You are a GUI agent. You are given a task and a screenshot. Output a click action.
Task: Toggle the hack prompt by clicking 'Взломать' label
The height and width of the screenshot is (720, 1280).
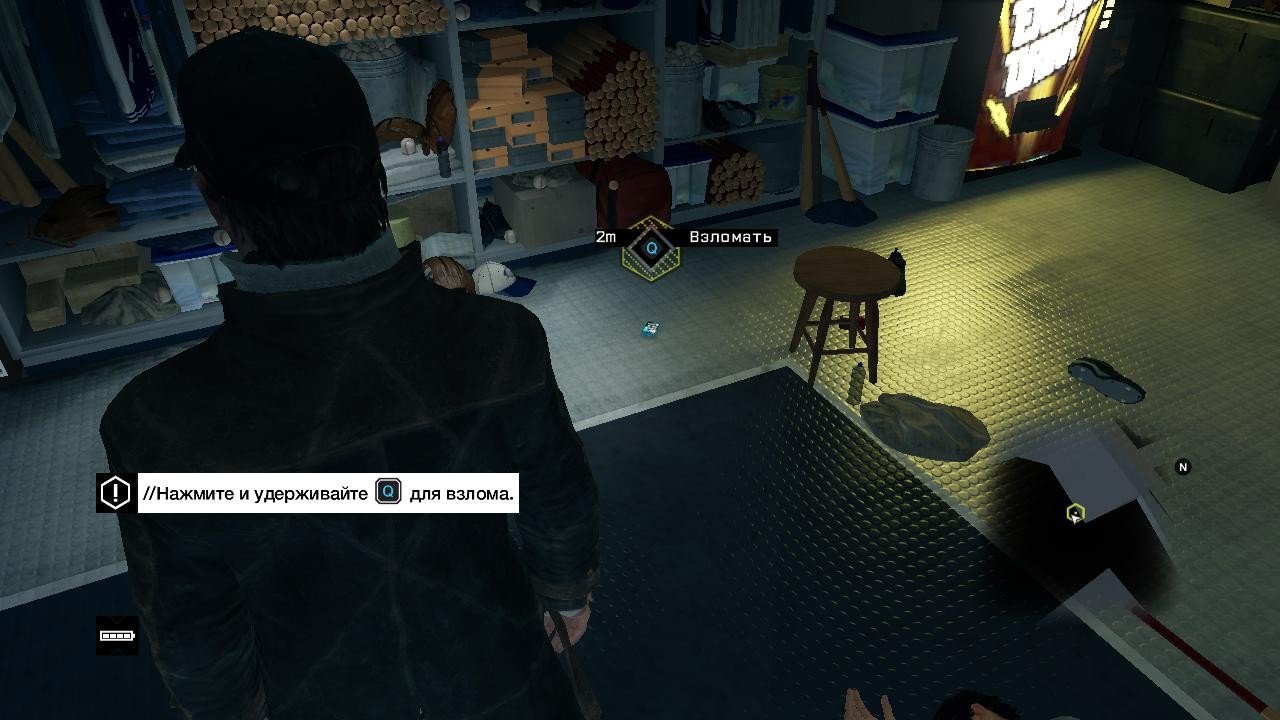pos(730,237)
